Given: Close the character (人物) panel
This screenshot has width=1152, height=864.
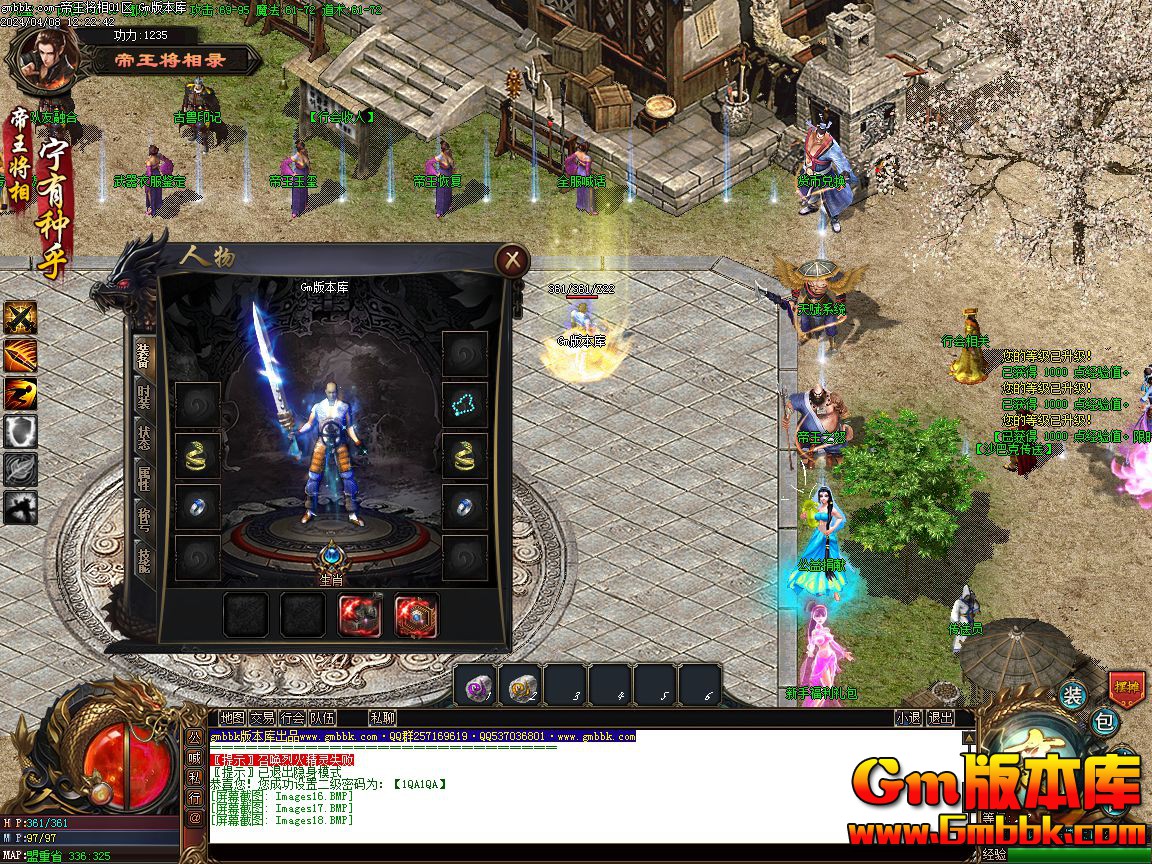Looking at the screenshot, I should click(512, 261).
